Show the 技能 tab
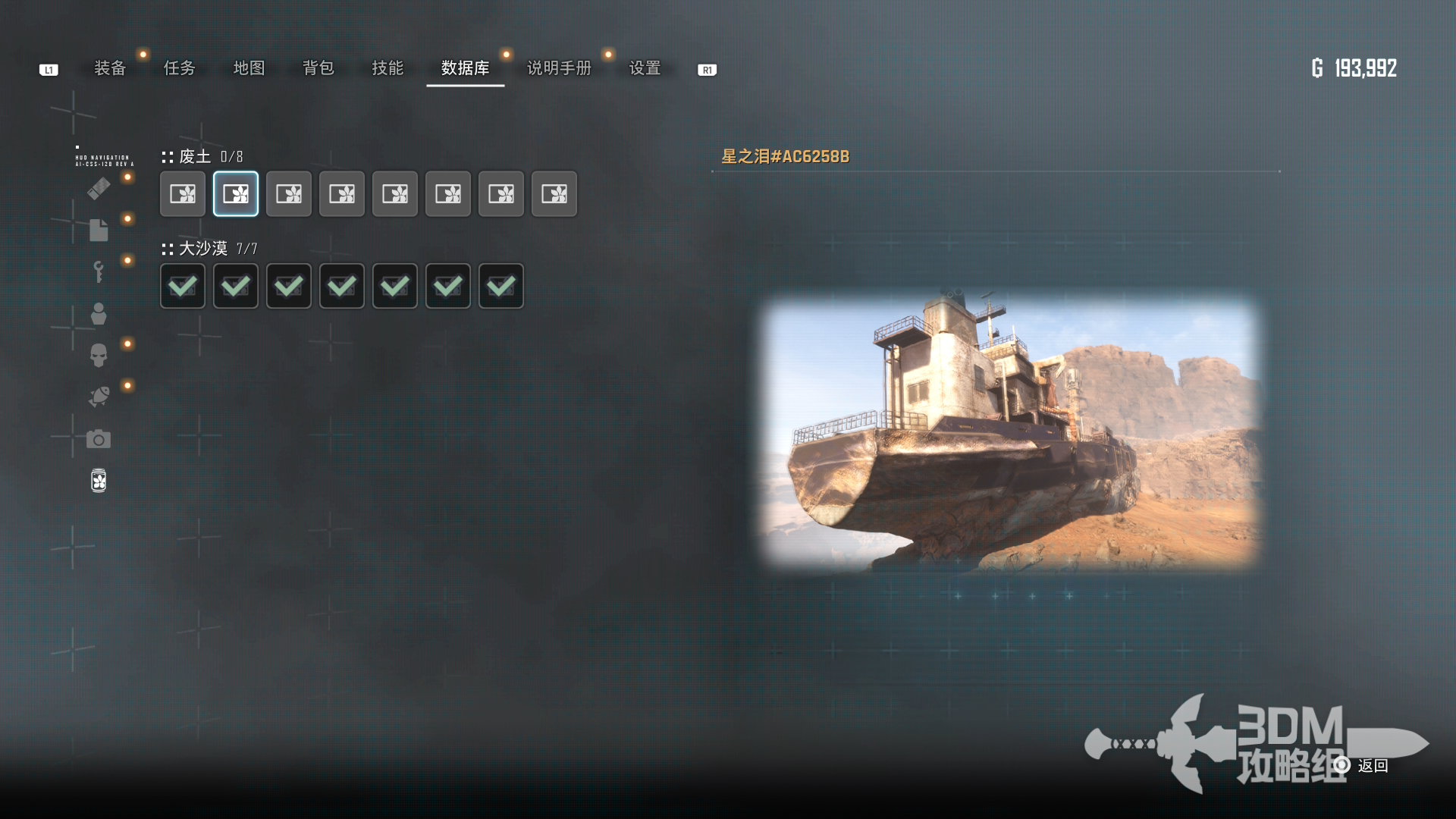Viewport: 1456px width, 819px height. coord(388,68)
